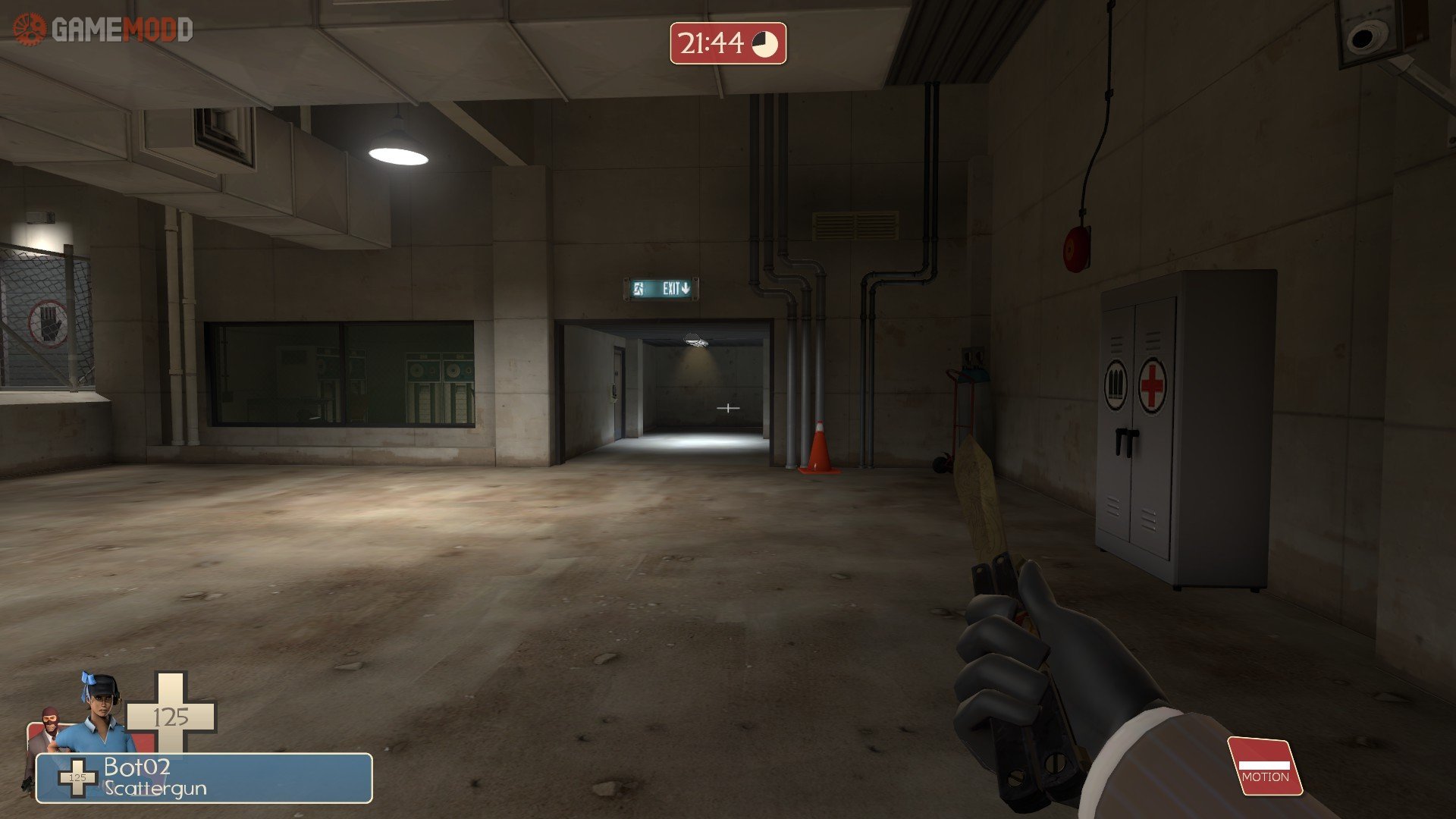Click the Scout disguise portrait

[97, 713]
